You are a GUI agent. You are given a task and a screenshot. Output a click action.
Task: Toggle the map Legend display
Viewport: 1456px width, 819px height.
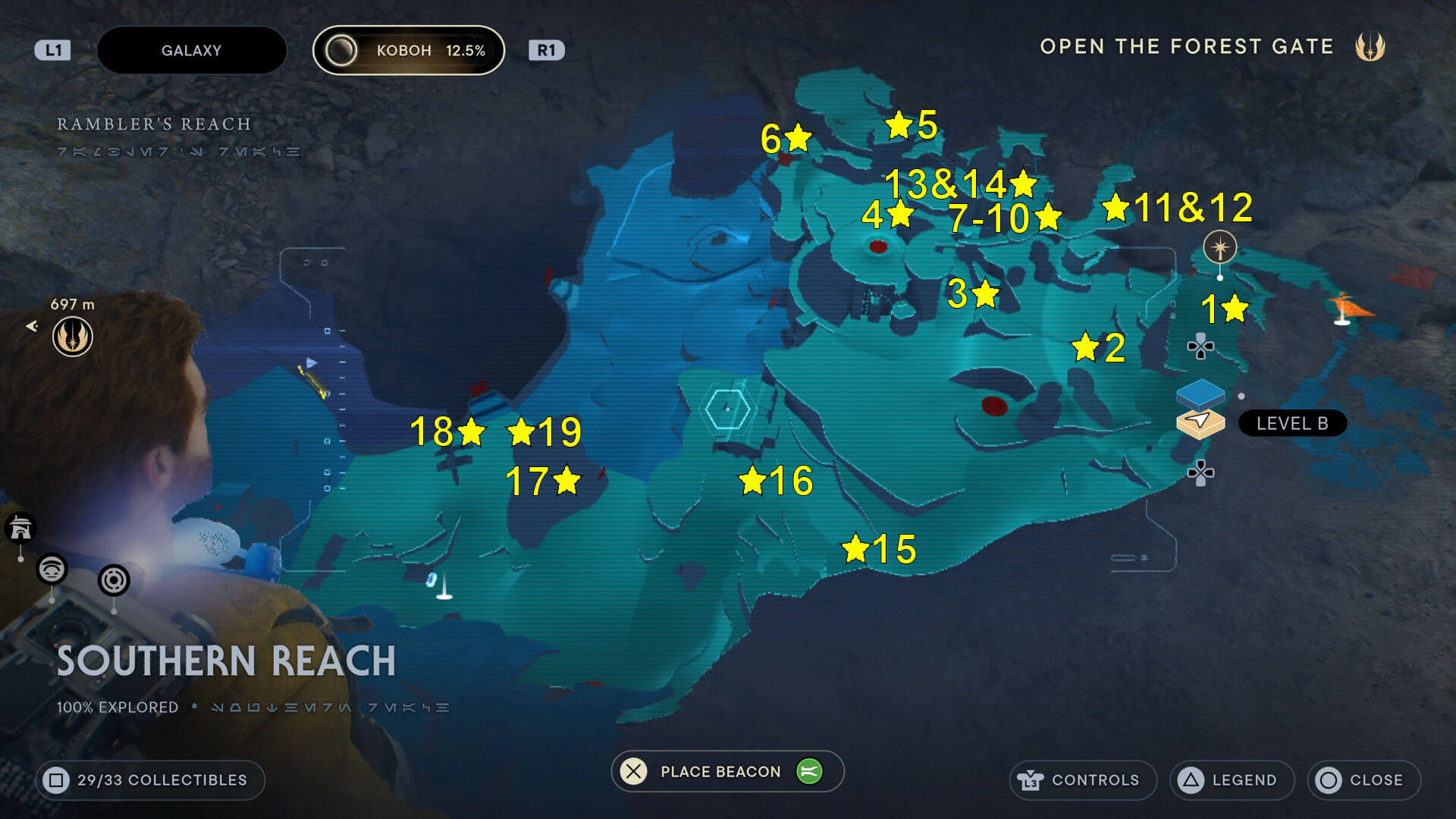[1231, 780]
